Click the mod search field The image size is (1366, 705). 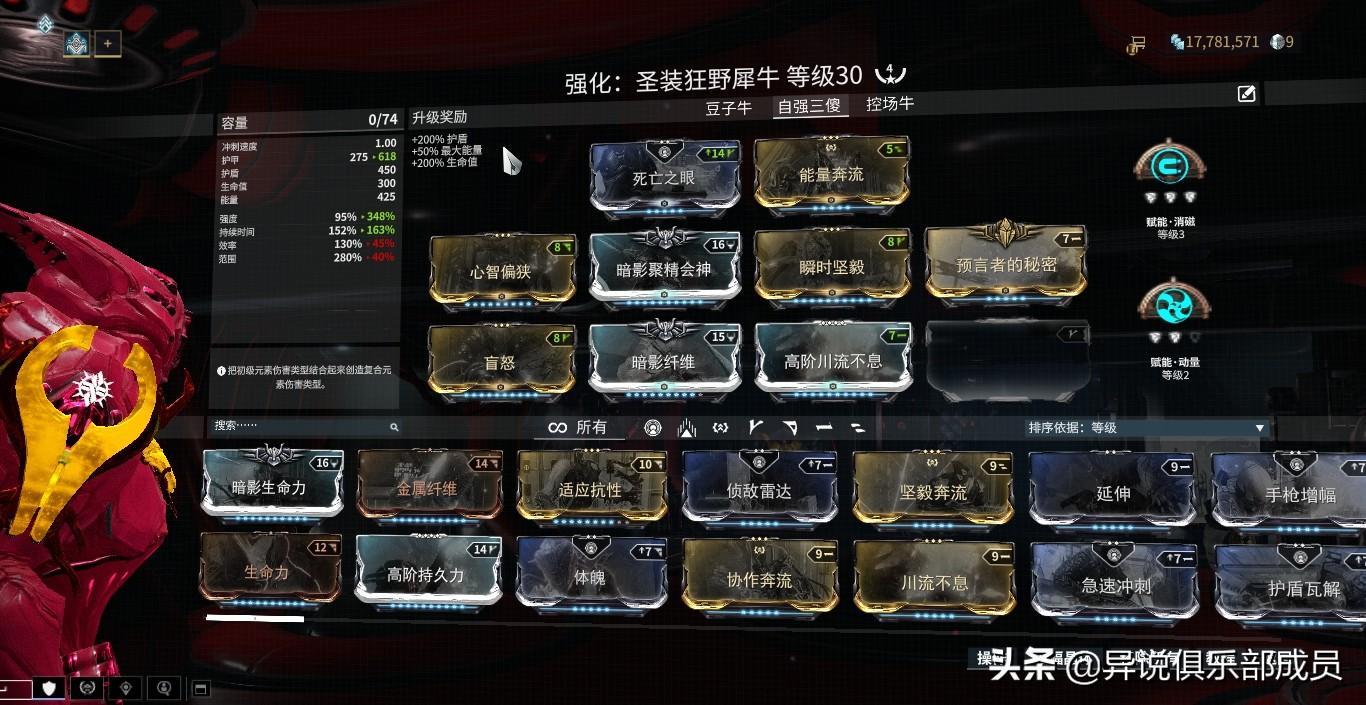300,427
